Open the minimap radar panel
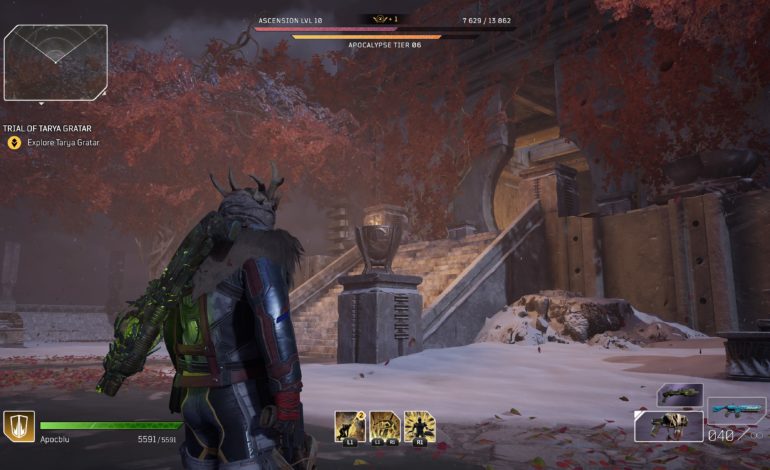Image resolution: width=770 pixels, height=470 pixels. point(56,62)
